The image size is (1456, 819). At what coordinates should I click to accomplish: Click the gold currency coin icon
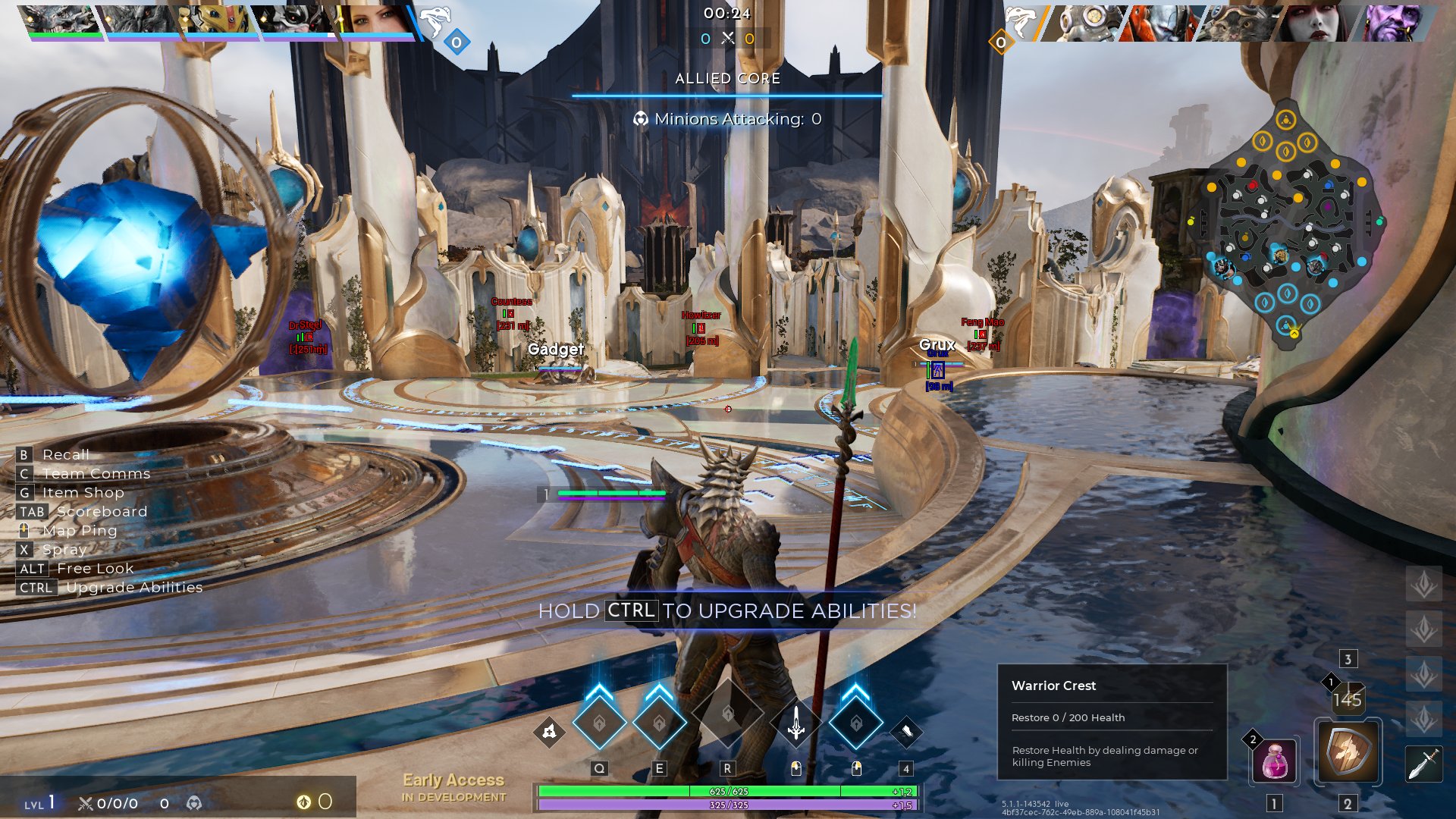[303, 802]
